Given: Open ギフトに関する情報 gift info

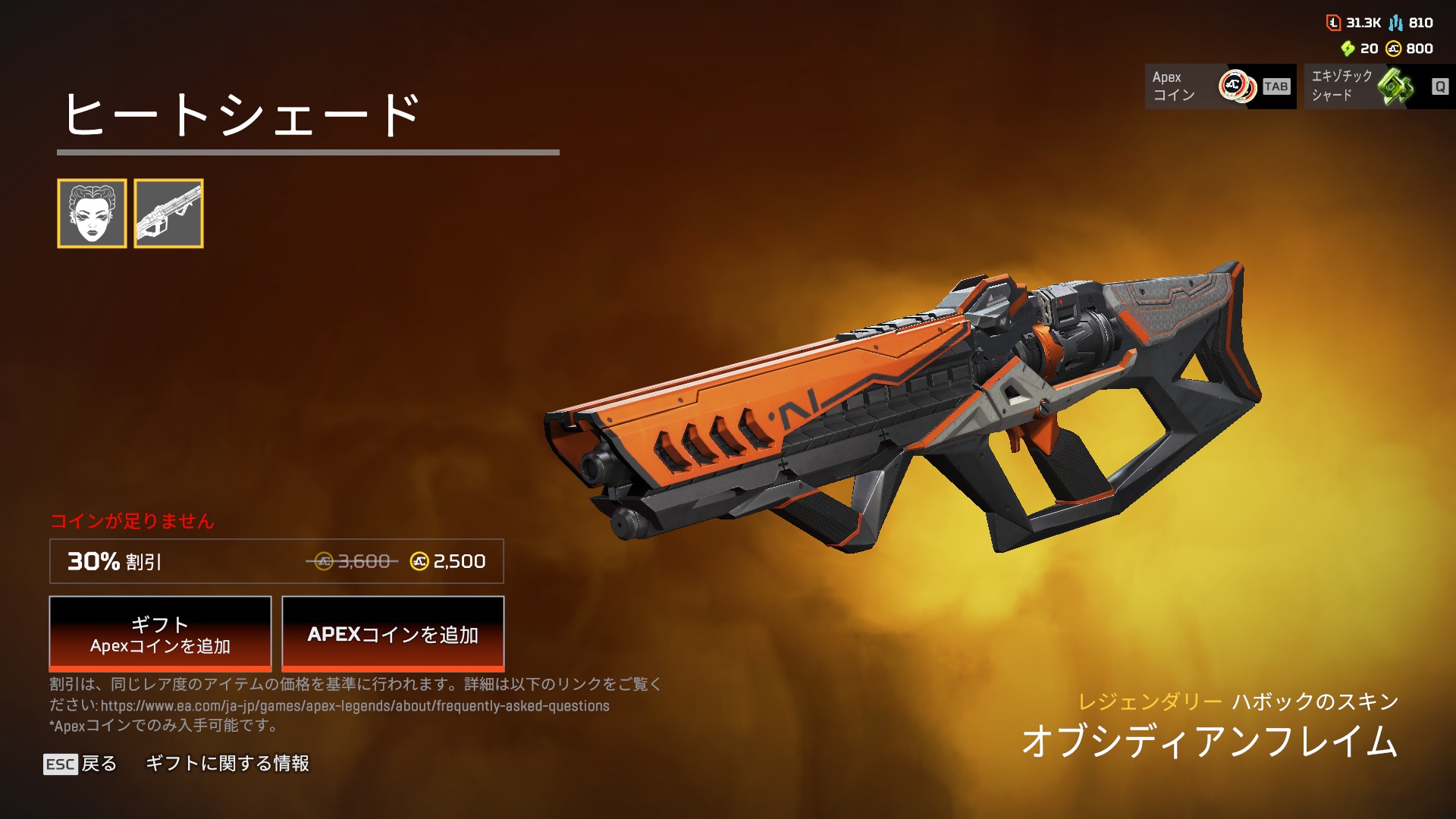Looking at the screenshot, I should [227, 764].
